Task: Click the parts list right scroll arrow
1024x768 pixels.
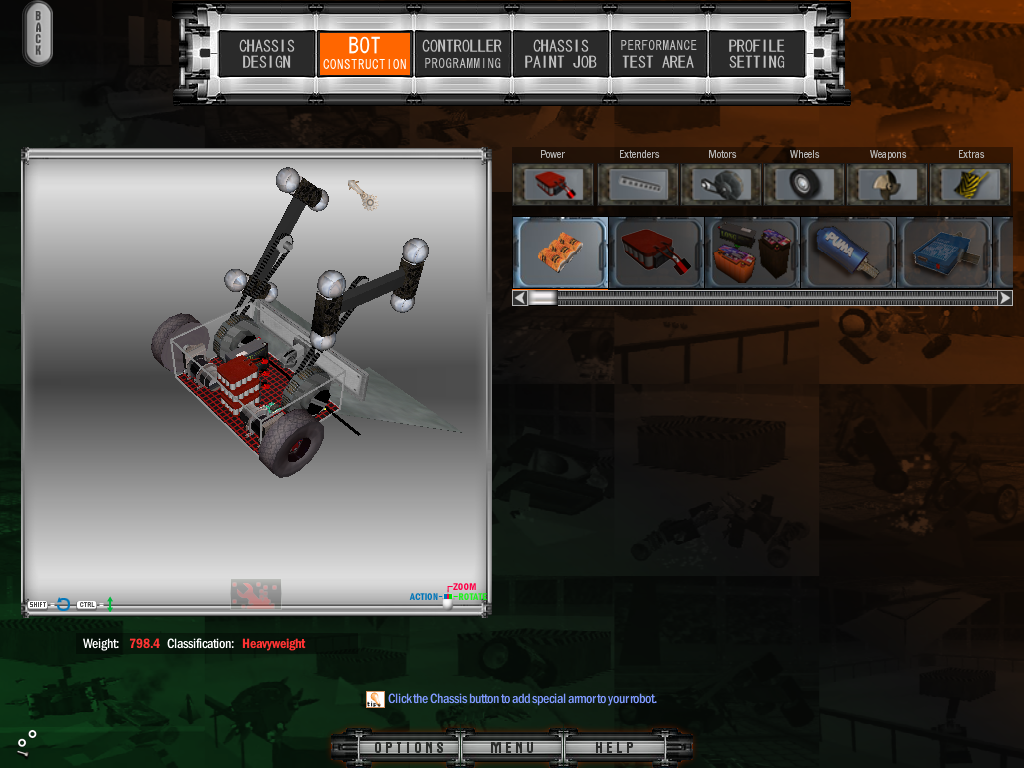Action: point(1005,298)
